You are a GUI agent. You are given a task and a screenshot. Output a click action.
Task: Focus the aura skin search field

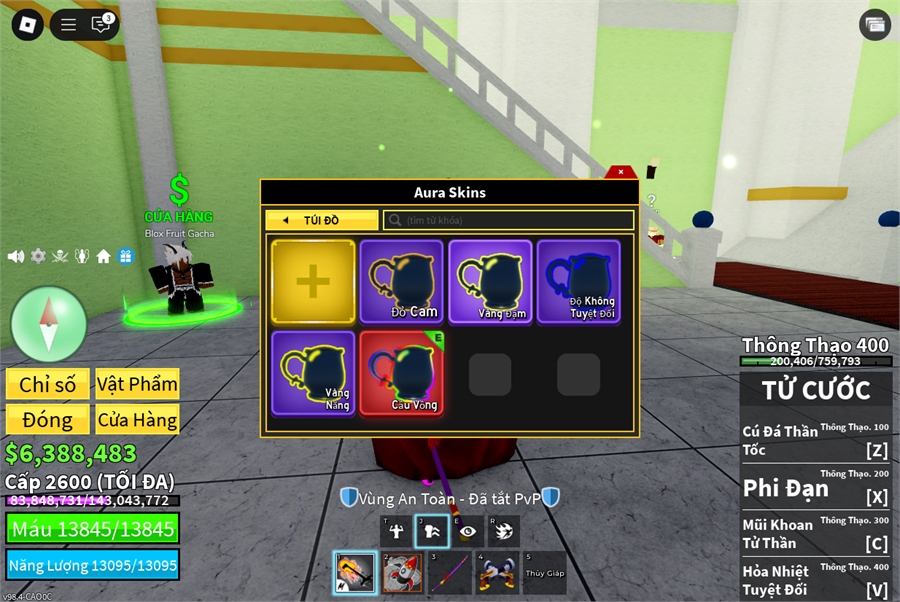(x=510, y=220)
